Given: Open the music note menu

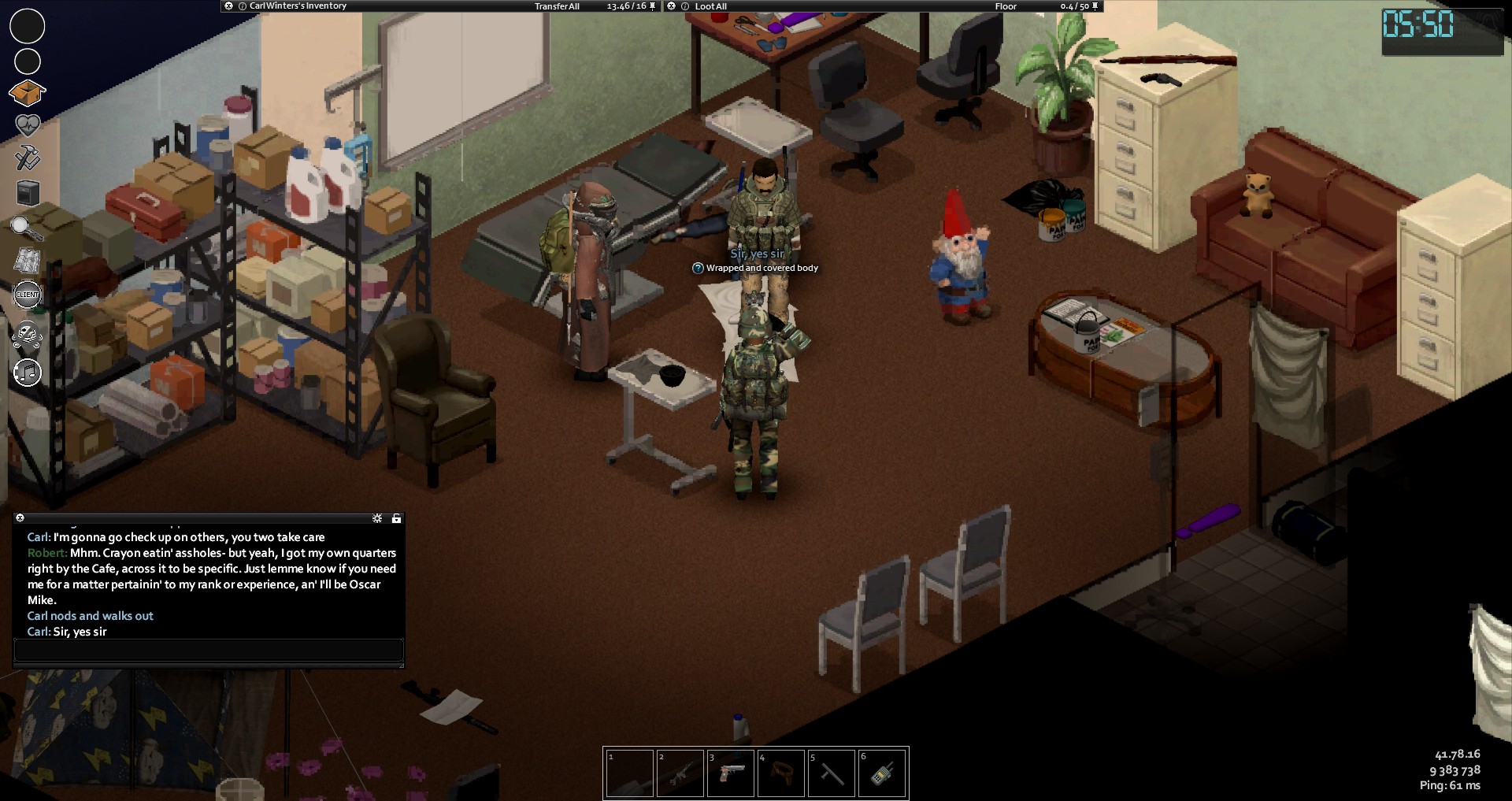Looking at the screenshot, I should [28, 372].
